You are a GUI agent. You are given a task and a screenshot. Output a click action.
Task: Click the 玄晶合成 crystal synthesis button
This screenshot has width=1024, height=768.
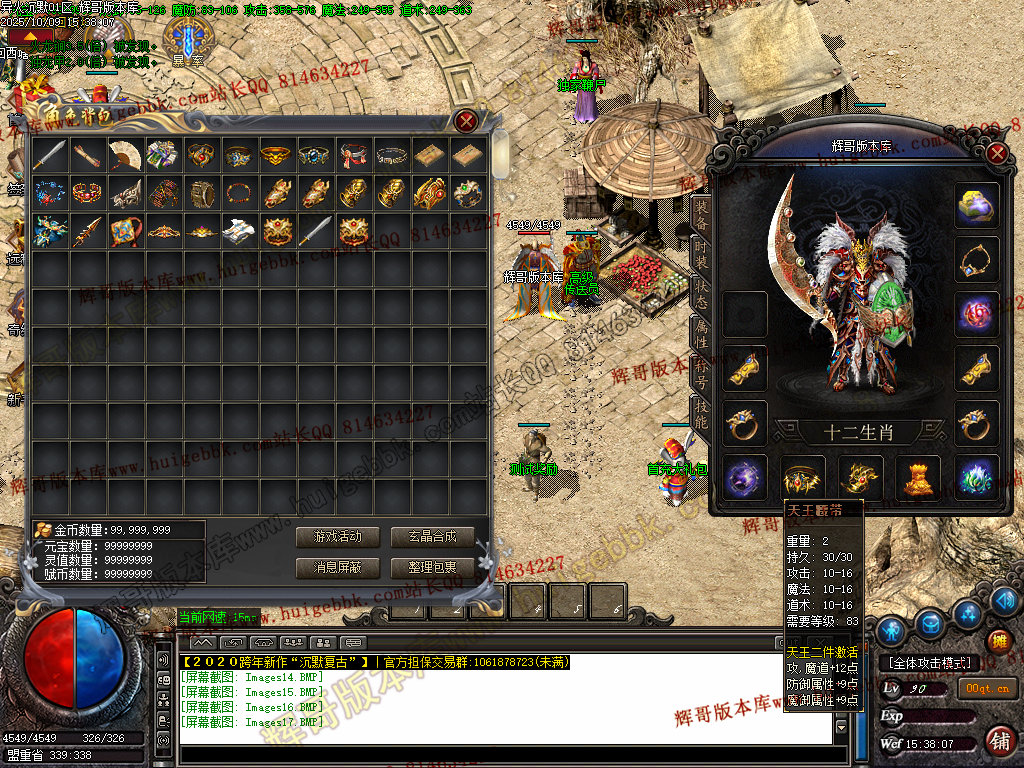point(432,537)
